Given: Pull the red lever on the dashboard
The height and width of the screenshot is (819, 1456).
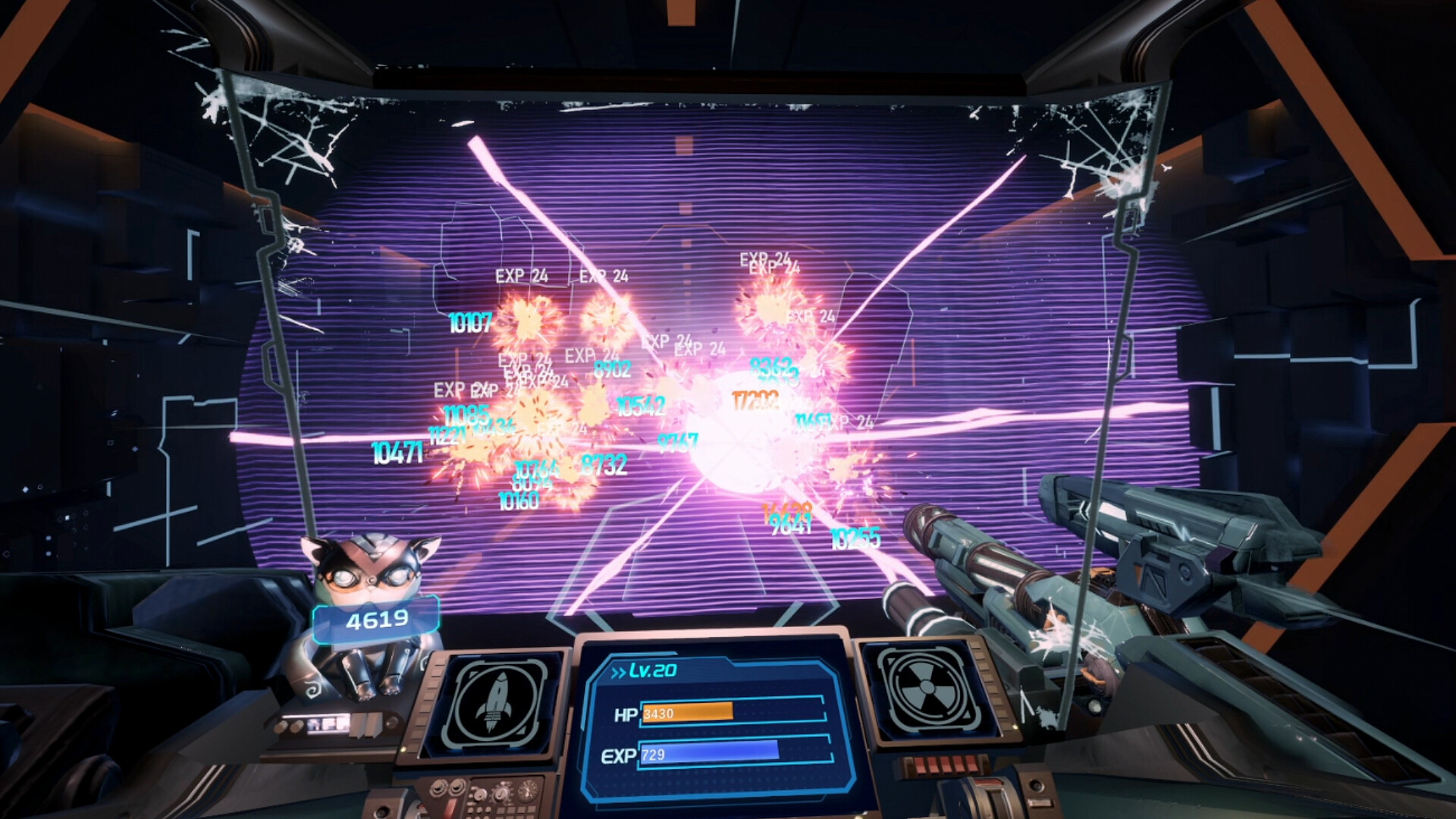Looking at the screenshot, I should point(452,806).
